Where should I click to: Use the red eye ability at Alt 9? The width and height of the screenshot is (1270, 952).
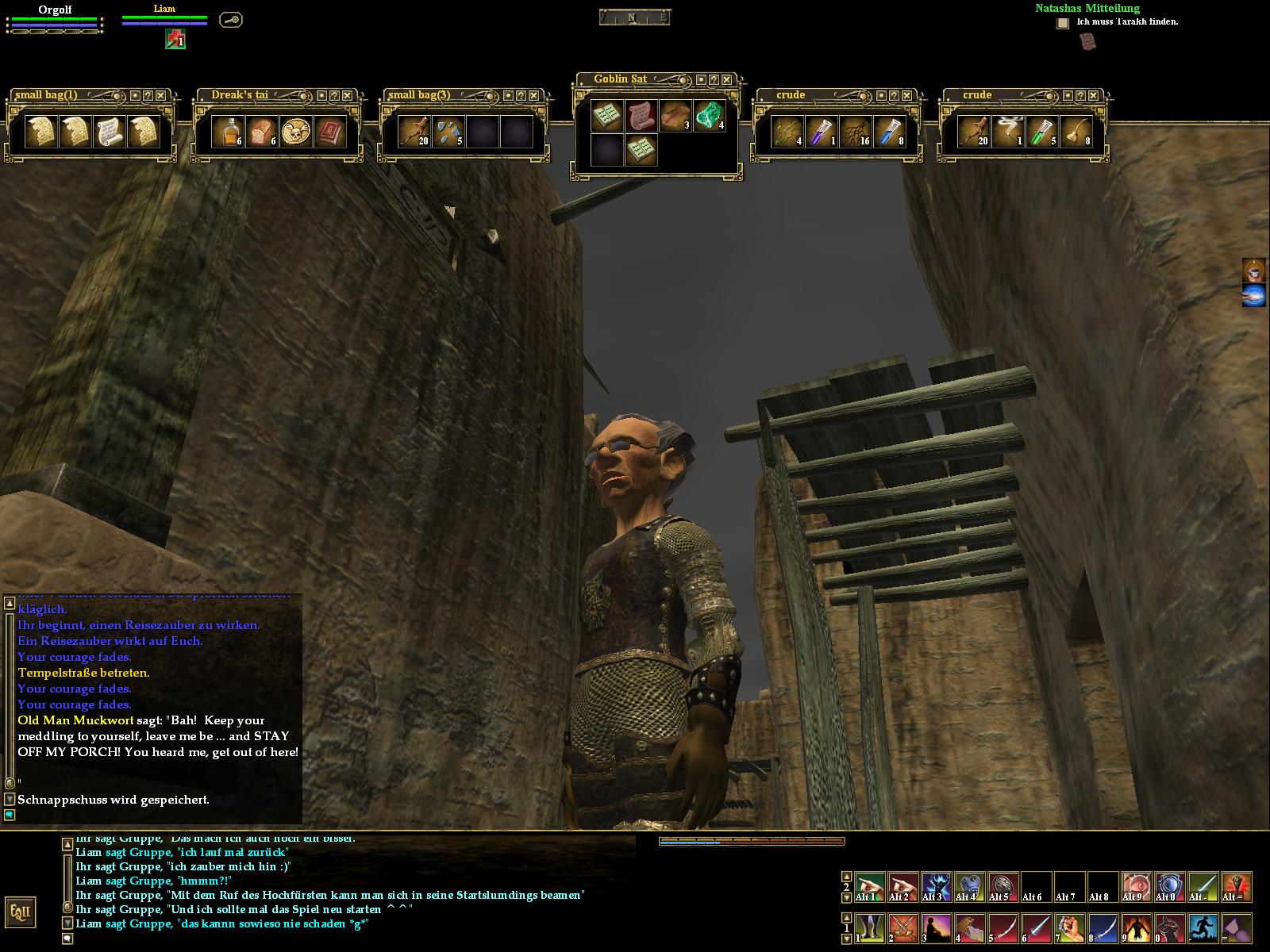(x=1137, y=886)
